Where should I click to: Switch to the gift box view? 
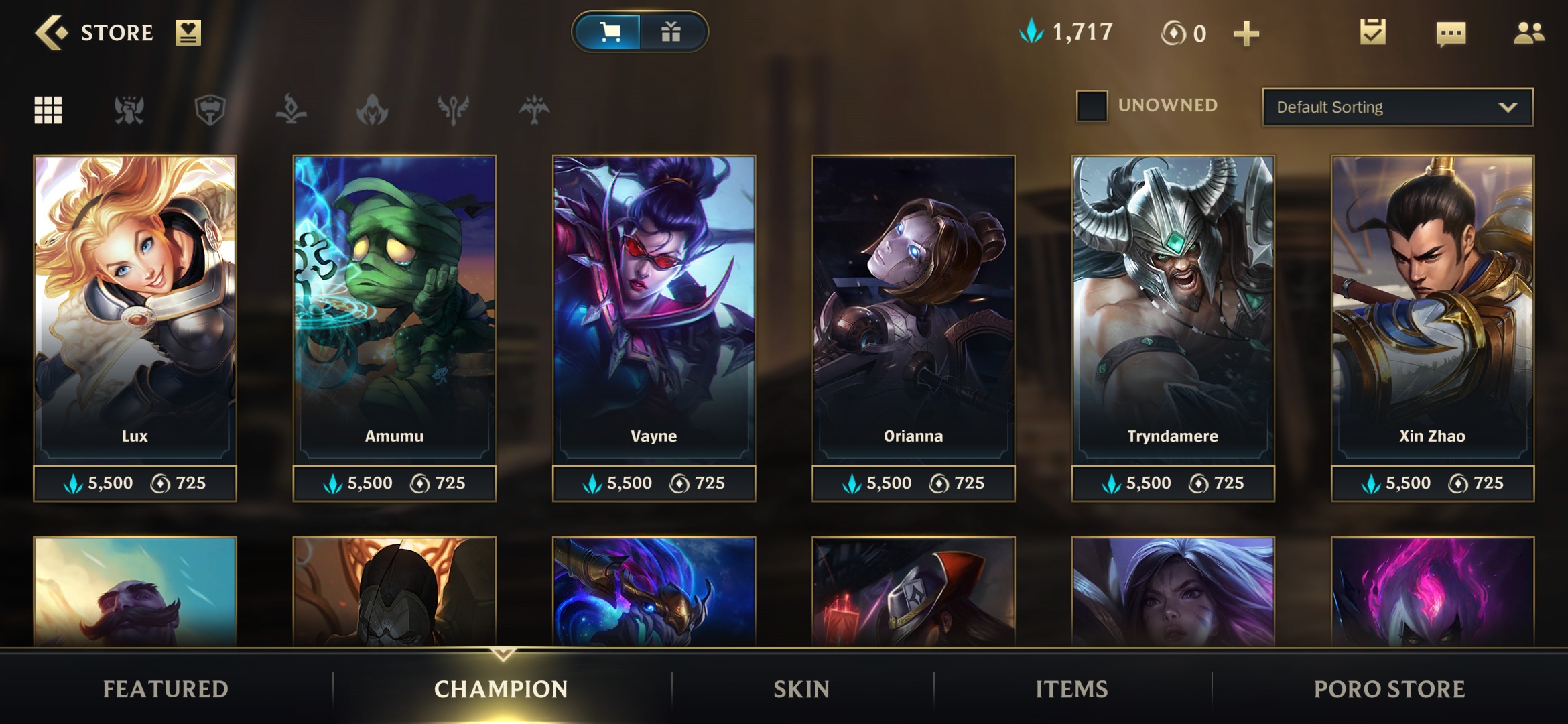point(671,32)
